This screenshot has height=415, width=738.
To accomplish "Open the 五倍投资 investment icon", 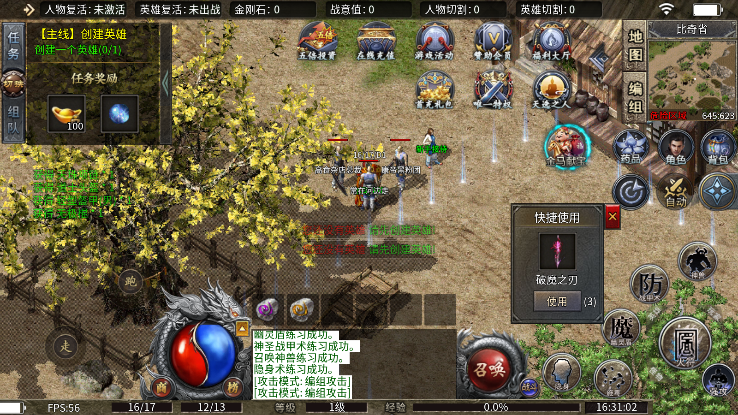I will click(x=317, y=41).
